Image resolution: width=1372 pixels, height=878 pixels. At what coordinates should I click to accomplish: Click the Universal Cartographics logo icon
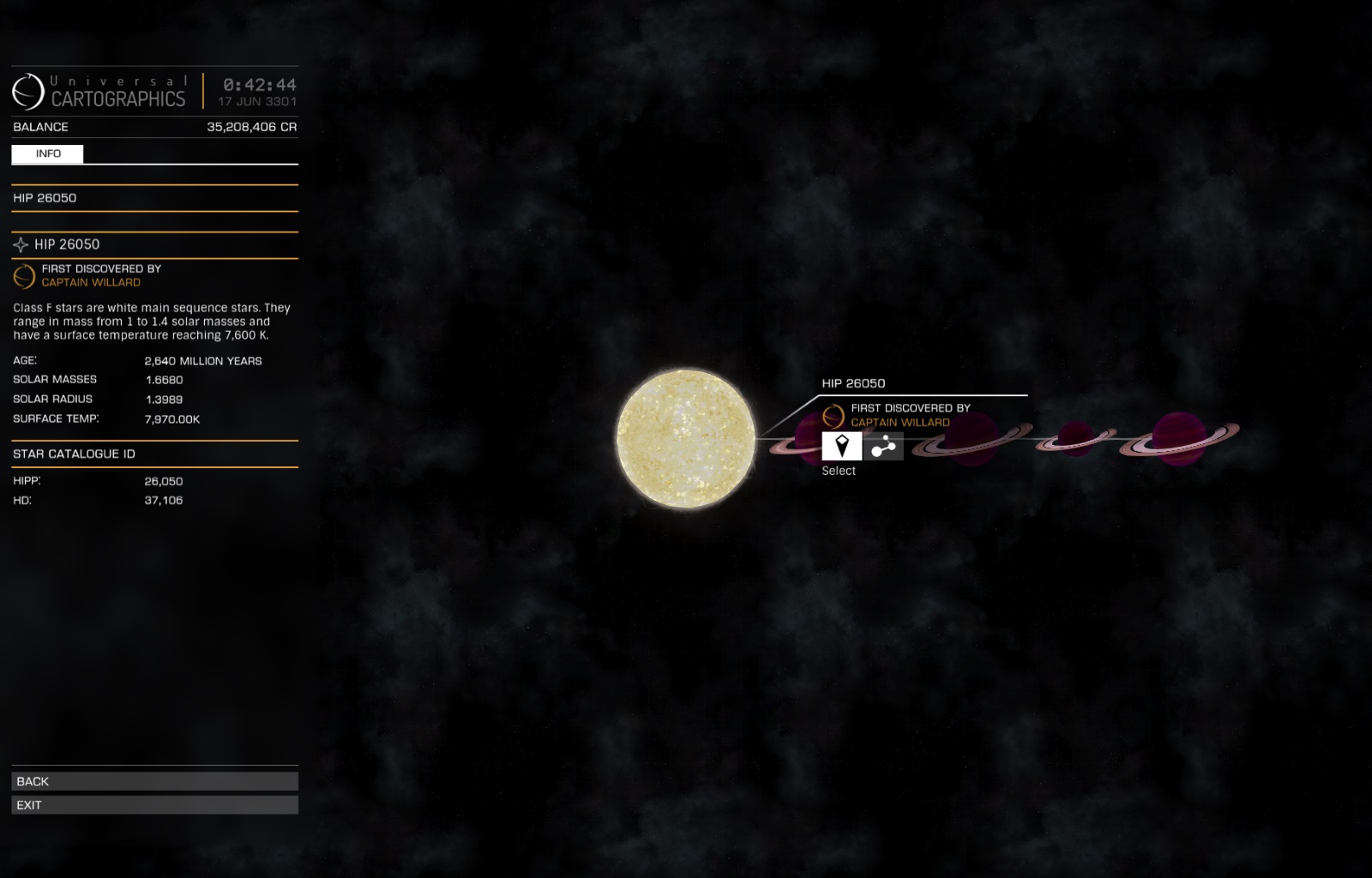pyautogui.click(x=26, y=88)
